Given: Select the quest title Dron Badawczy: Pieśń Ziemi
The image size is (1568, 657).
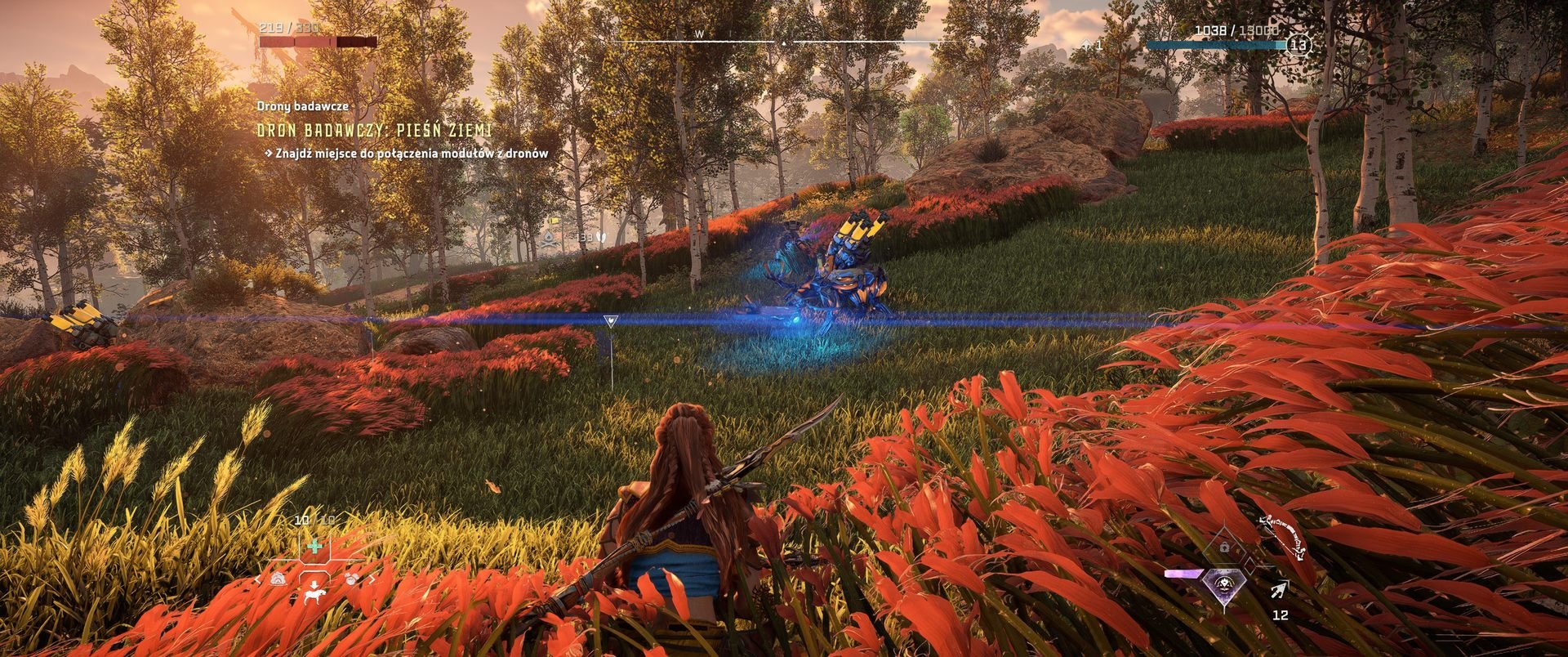Looking at the screenshot, I should coord(374,128).
